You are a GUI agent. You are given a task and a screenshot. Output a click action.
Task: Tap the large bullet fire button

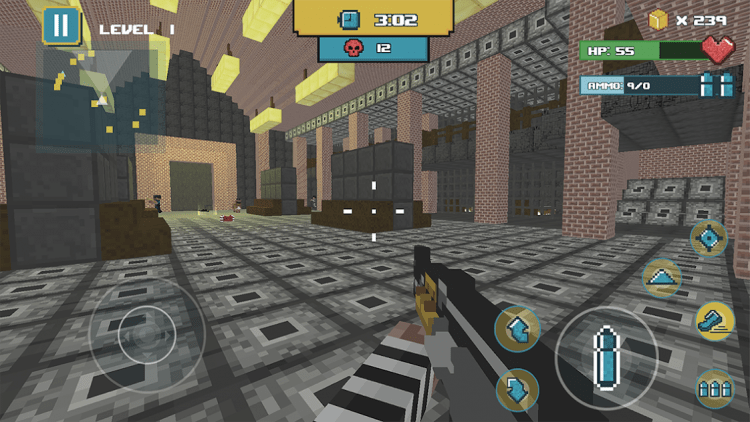coord(606,356)
